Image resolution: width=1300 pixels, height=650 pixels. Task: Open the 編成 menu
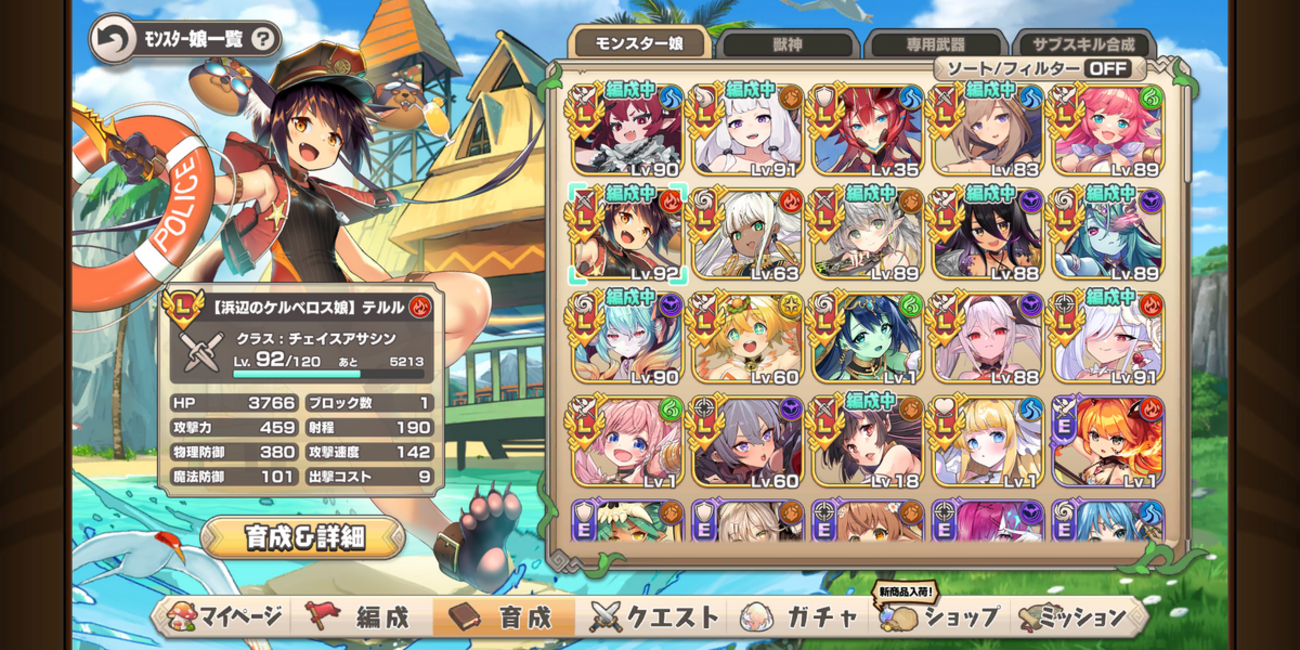pos(364,617)
